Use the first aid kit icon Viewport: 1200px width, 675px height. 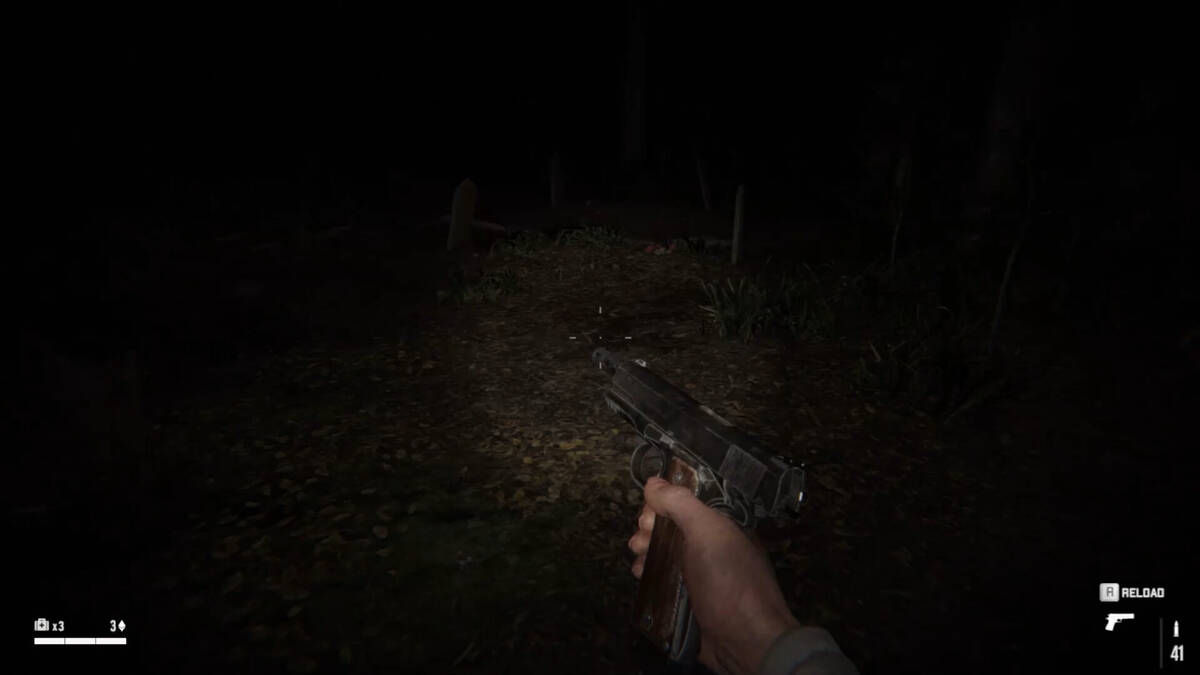coord(42,625)
